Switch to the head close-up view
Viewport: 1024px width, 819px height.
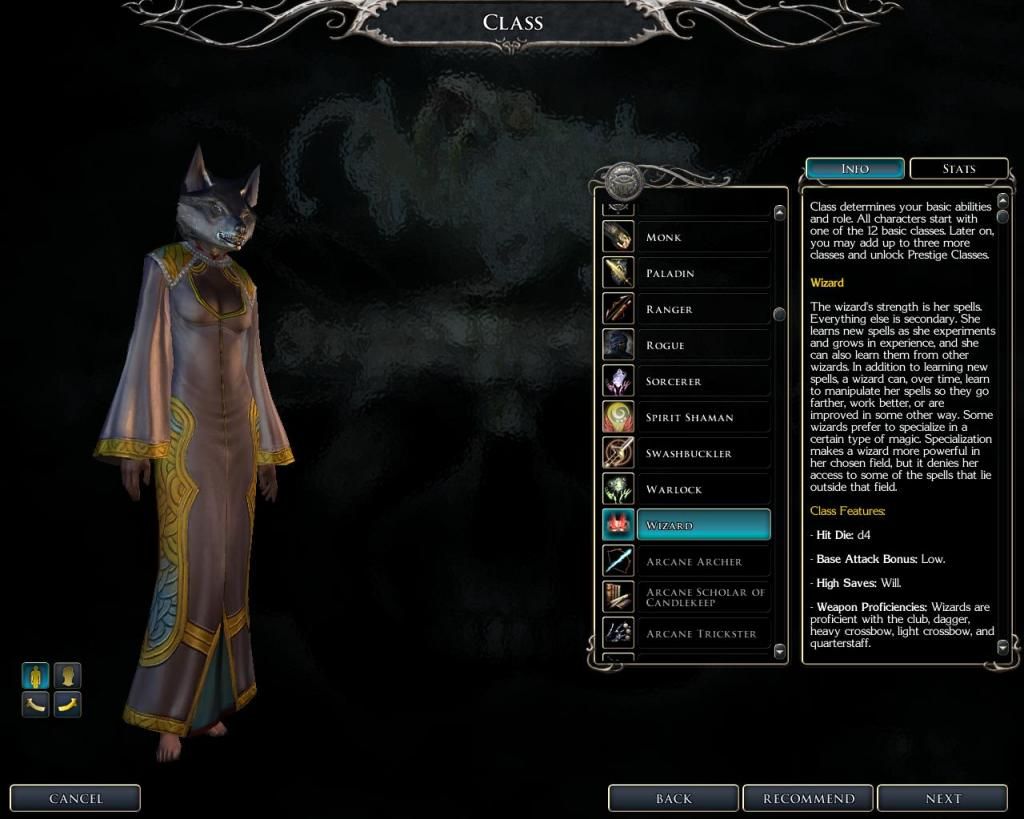67,676
